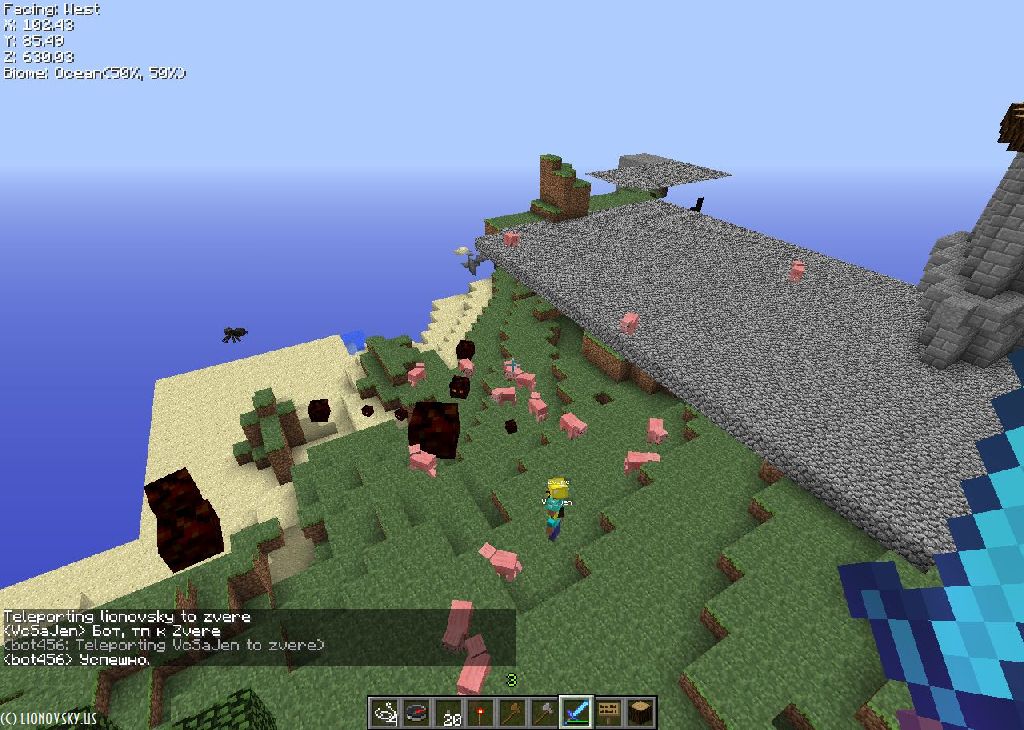Select the string item hotbar slot

[385, 712]
